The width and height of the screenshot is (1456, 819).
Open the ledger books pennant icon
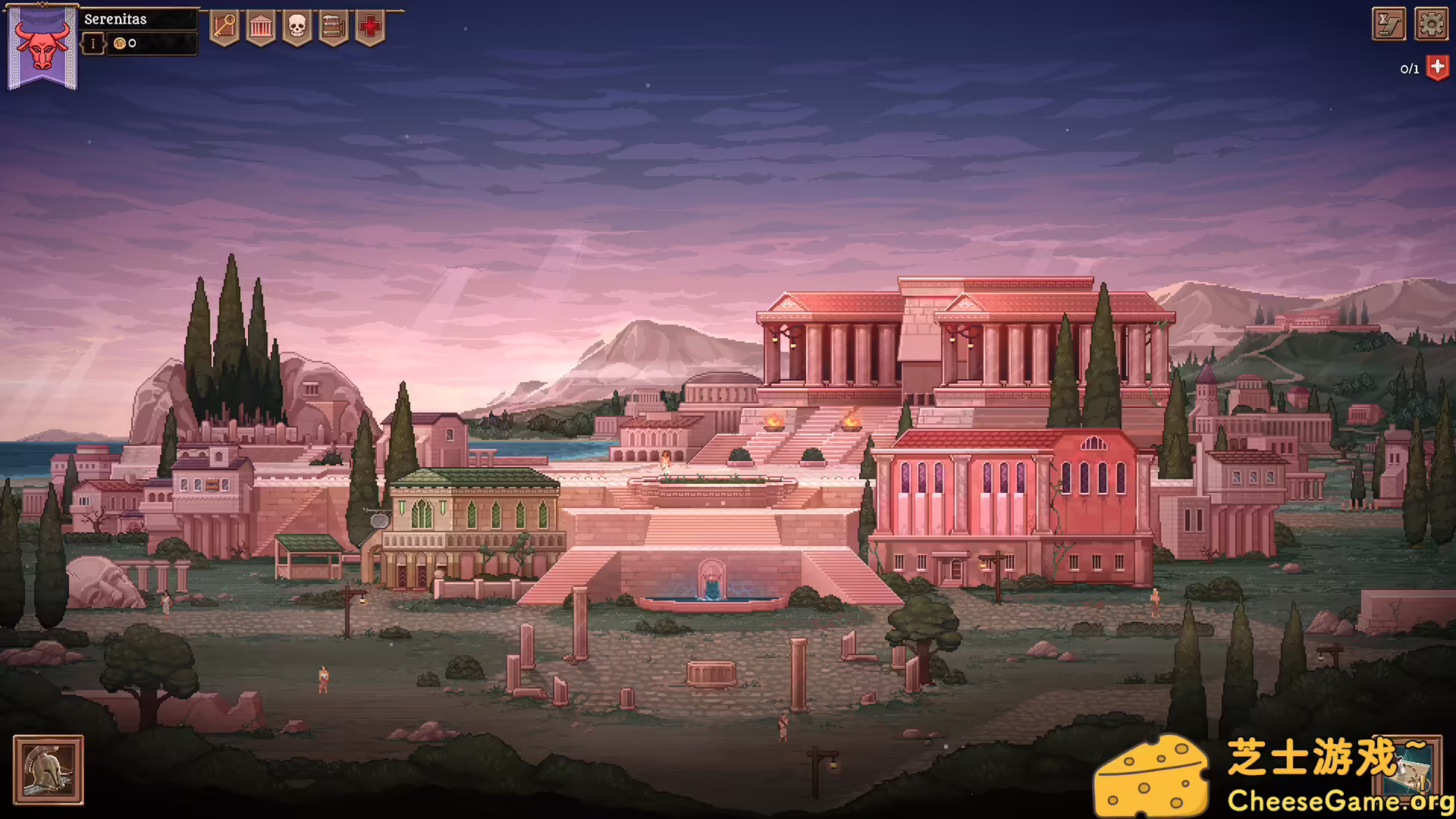click(332, 26)
